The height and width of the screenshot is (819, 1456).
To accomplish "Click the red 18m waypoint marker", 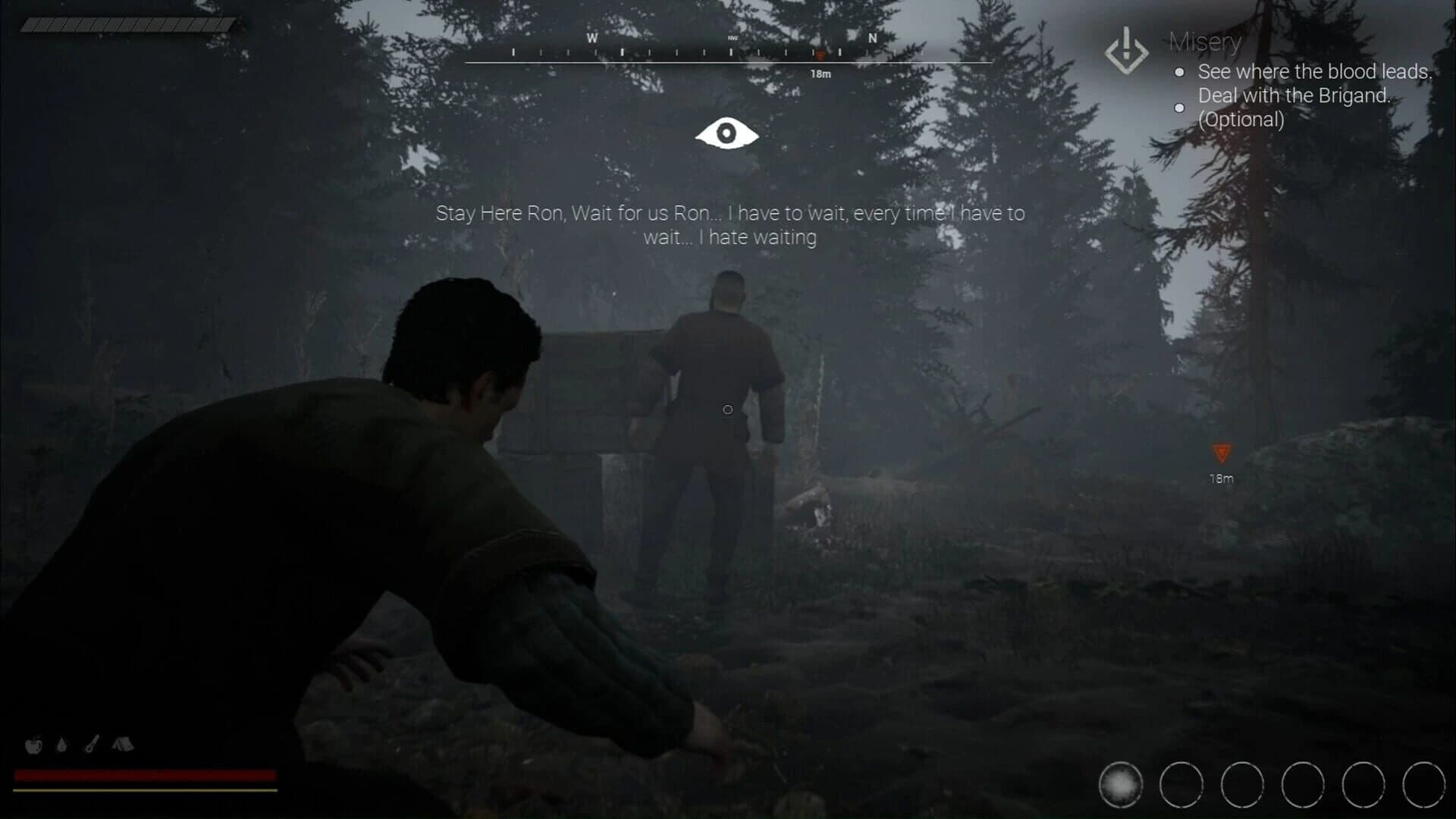I will pos(1221,453).
